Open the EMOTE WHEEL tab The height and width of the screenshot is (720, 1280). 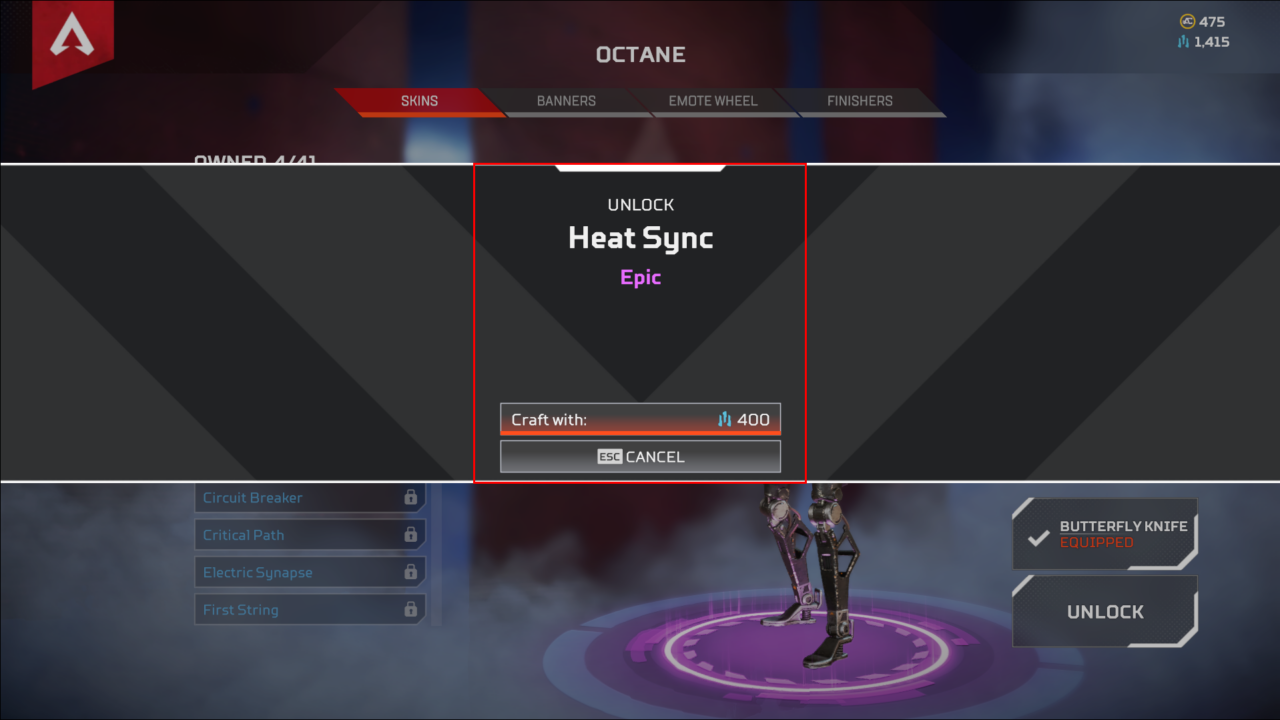(712, 101)
